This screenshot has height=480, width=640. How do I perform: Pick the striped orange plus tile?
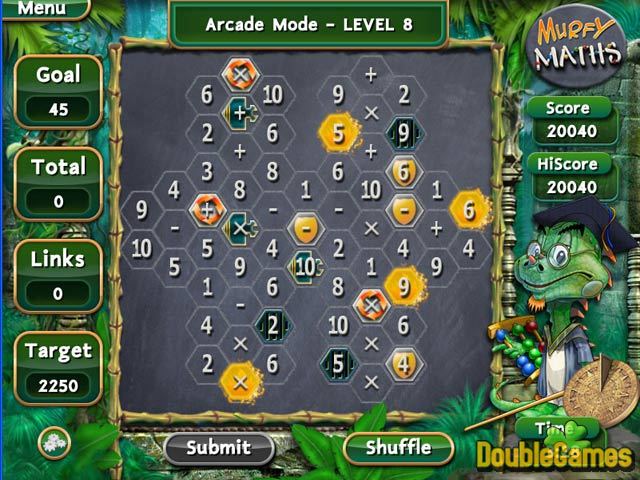click(x=207, y=210)
